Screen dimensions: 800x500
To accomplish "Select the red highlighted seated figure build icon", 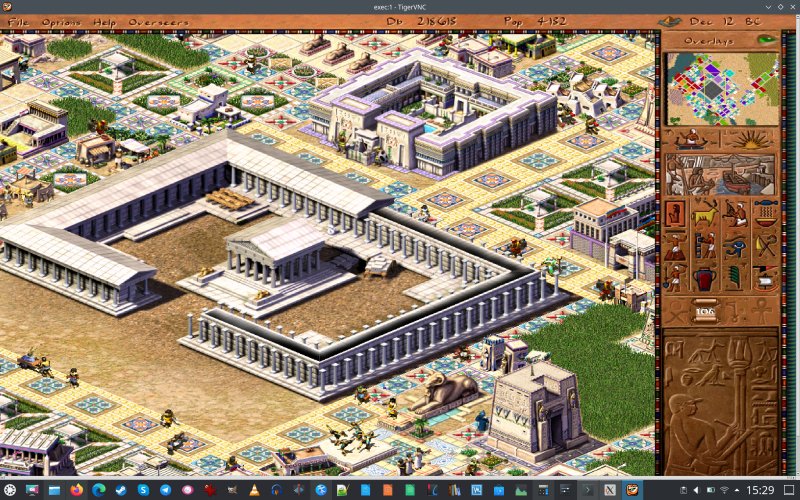I will pyautogui.click(x=676, y=213).
